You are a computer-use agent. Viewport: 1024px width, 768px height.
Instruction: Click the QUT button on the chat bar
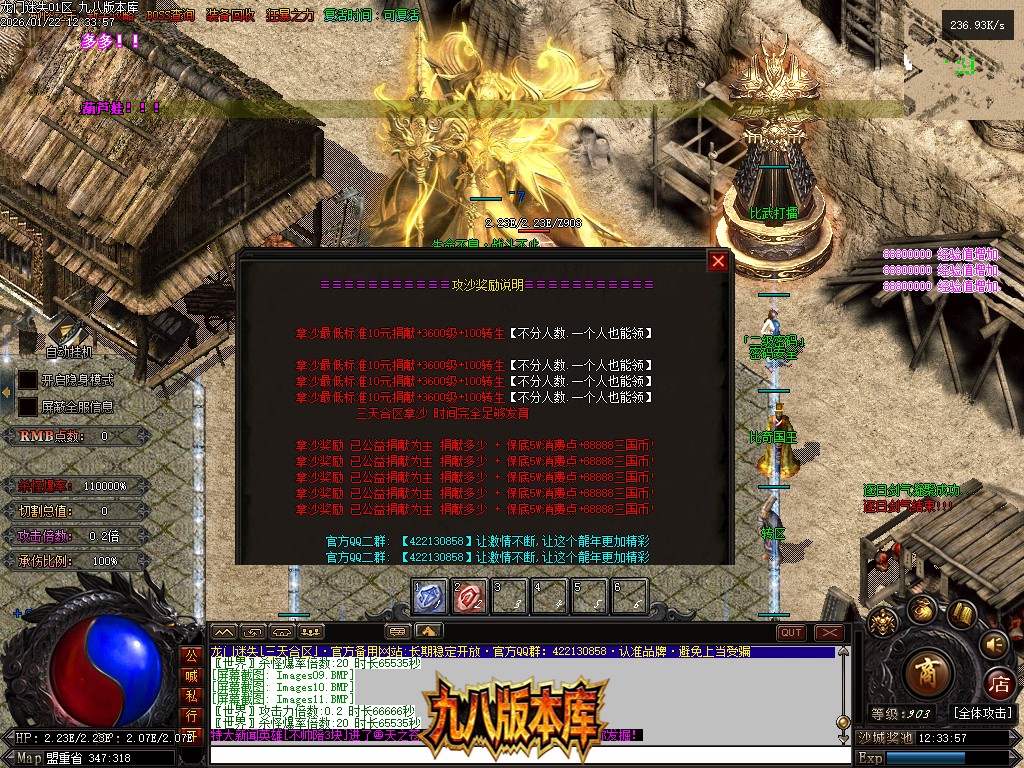pyautogui.click(x=791, y=632)
